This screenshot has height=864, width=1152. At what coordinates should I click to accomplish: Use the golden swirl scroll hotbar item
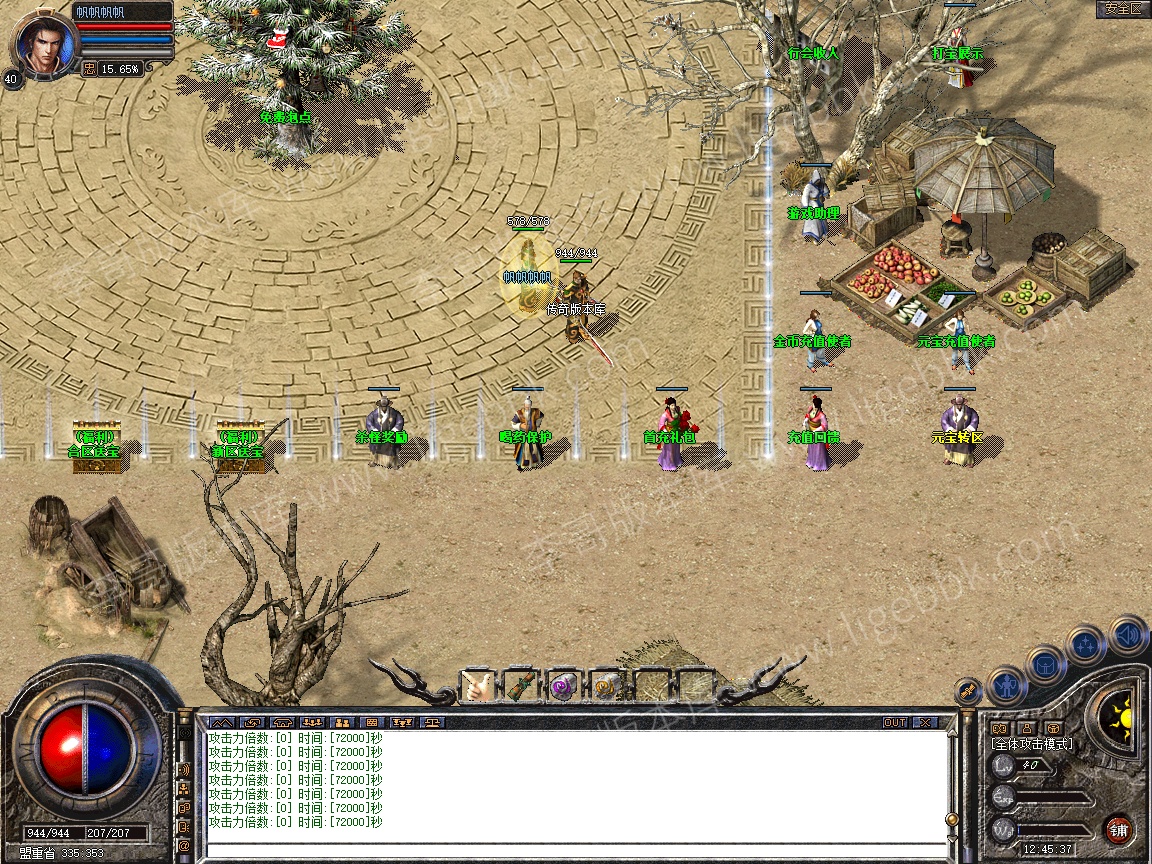pos(608,686)
